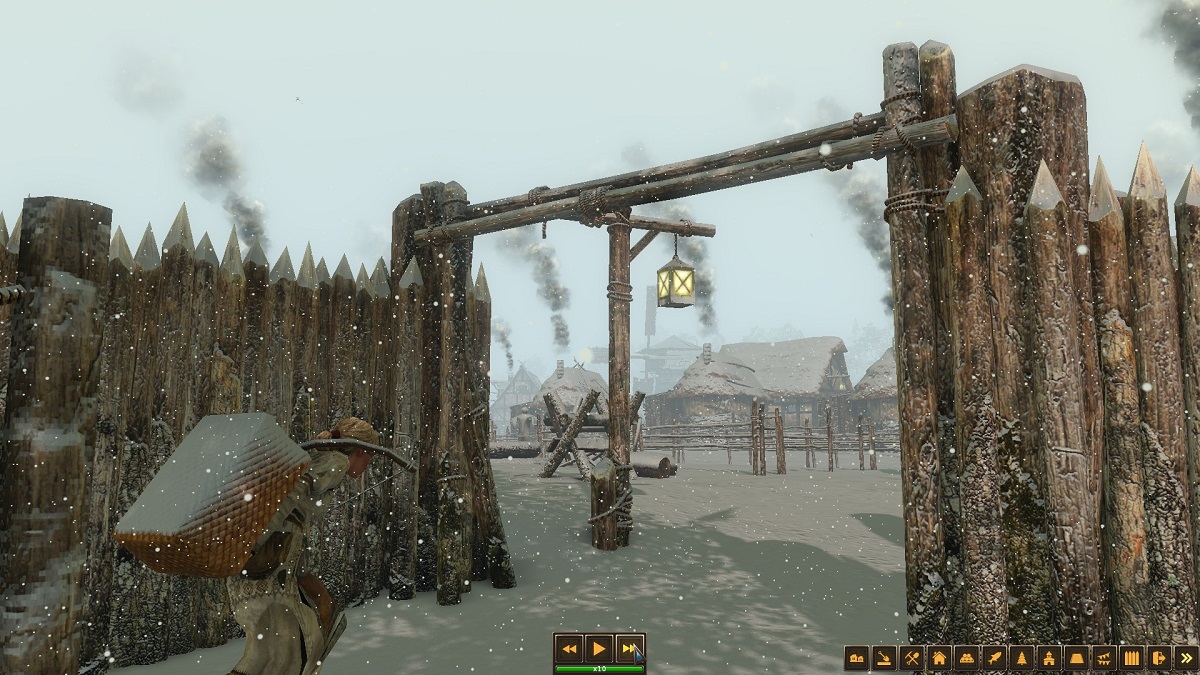
Task: Open the pickaxe and shovel category
Action: 911,658
